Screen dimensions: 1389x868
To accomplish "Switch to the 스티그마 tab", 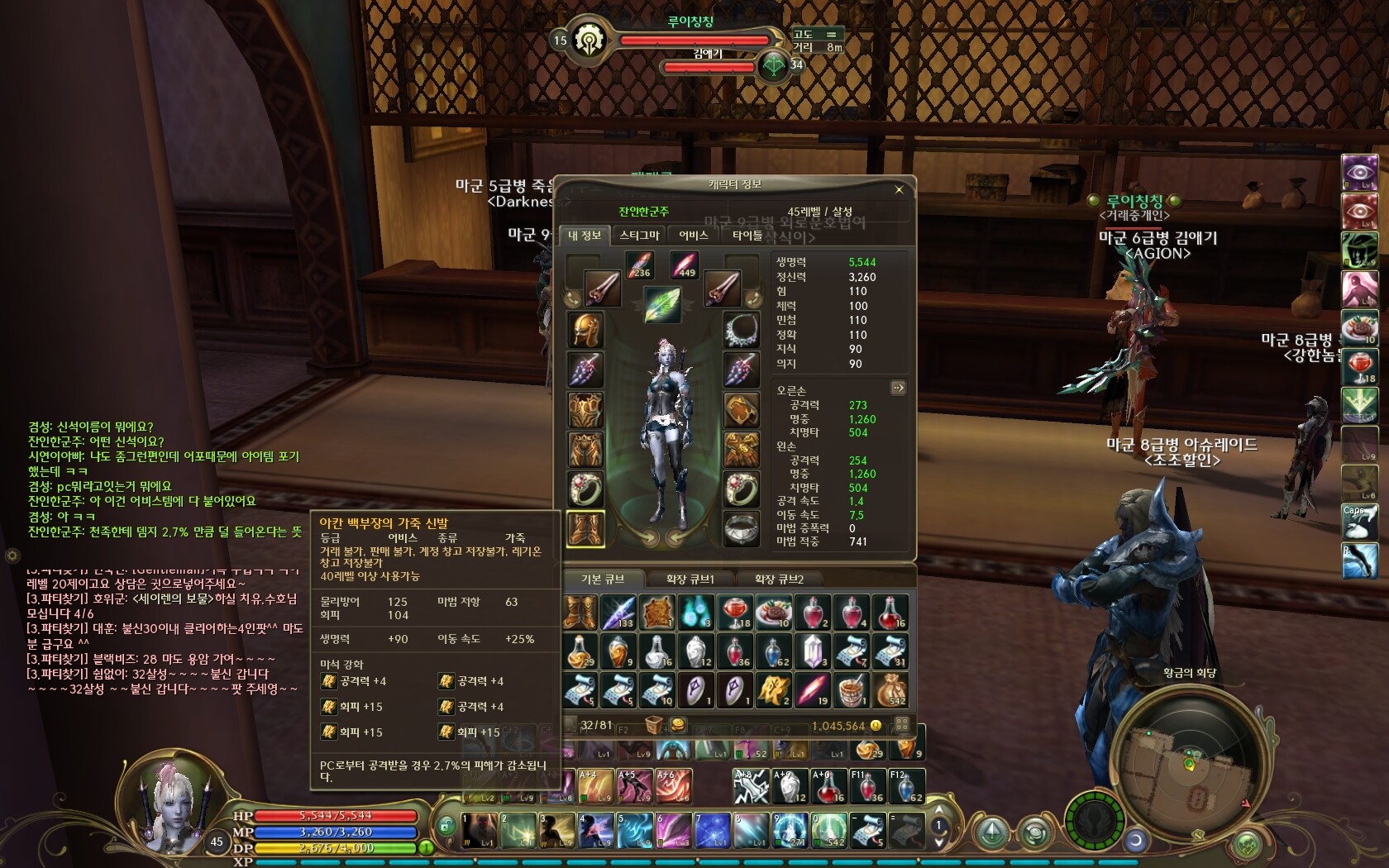I will (x=639, y=236).
